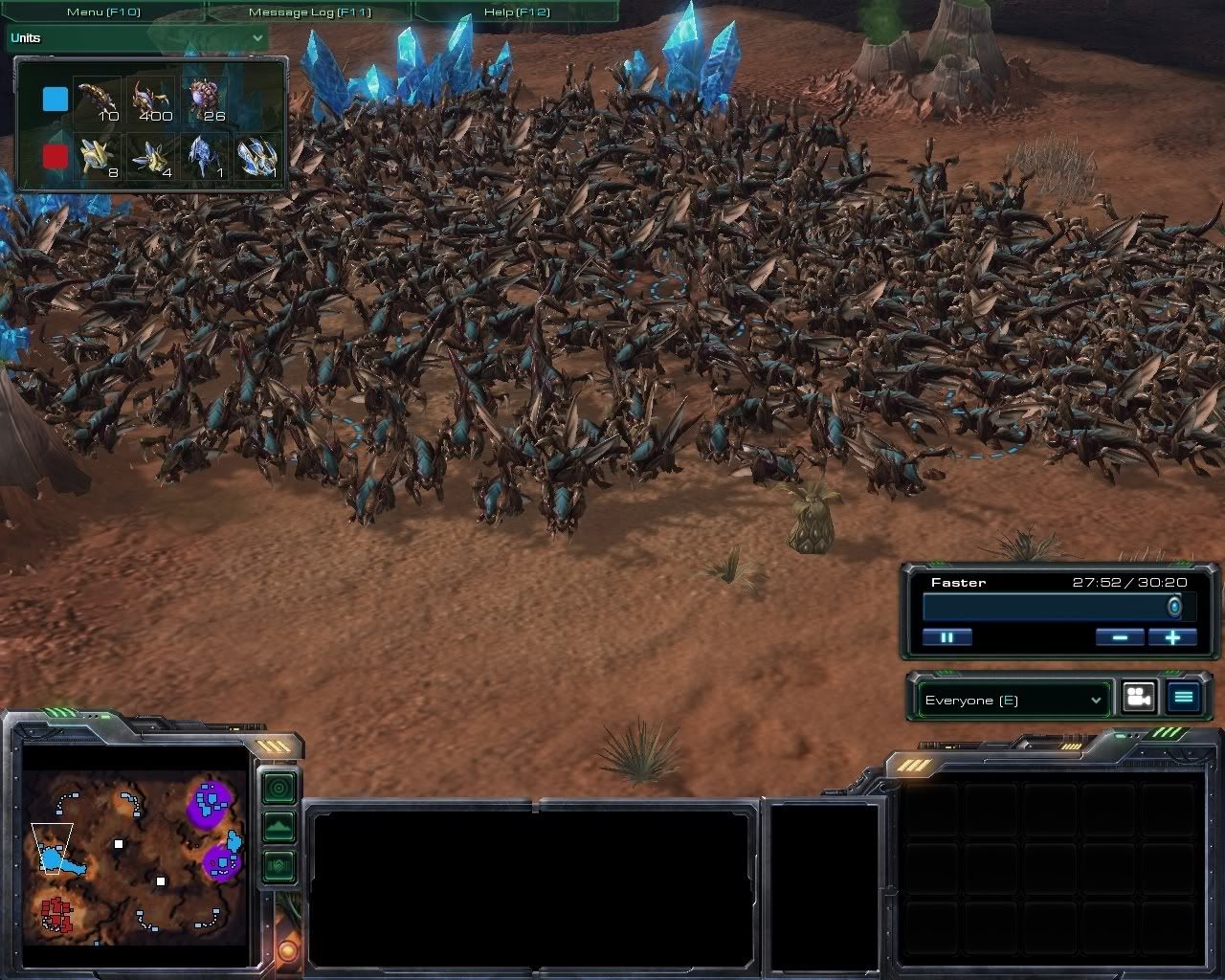The width and height of the screenshot is (1225, 980).
Task: Open the Message Log
Action: (309, 12)
